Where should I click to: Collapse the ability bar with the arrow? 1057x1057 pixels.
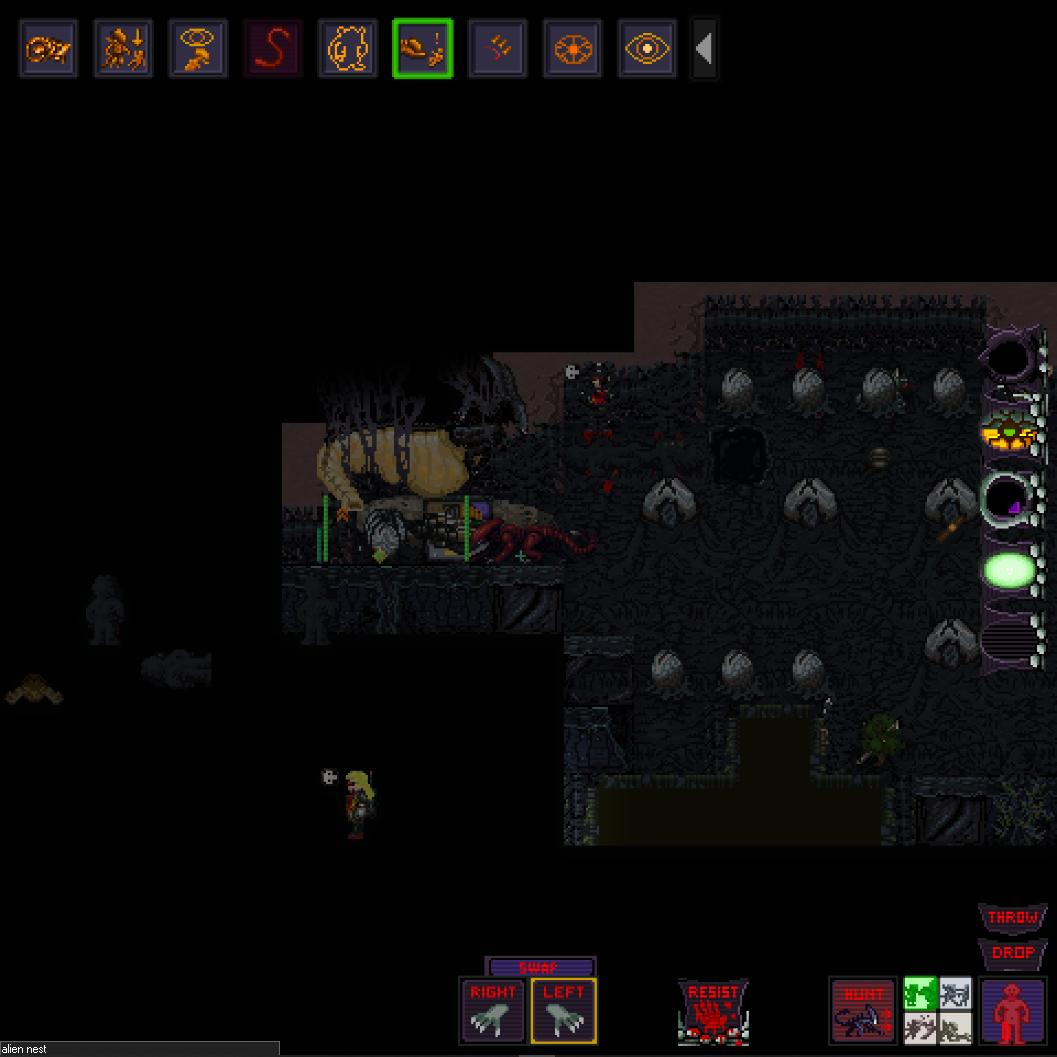[704, 49]
